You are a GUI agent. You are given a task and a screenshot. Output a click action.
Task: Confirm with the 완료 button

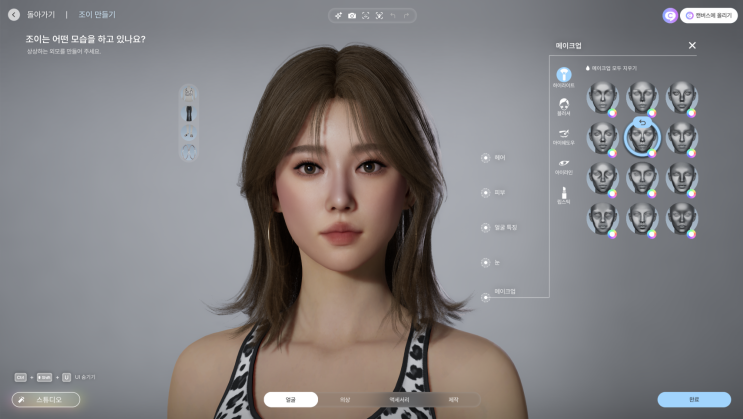click(x=694, y=399)
